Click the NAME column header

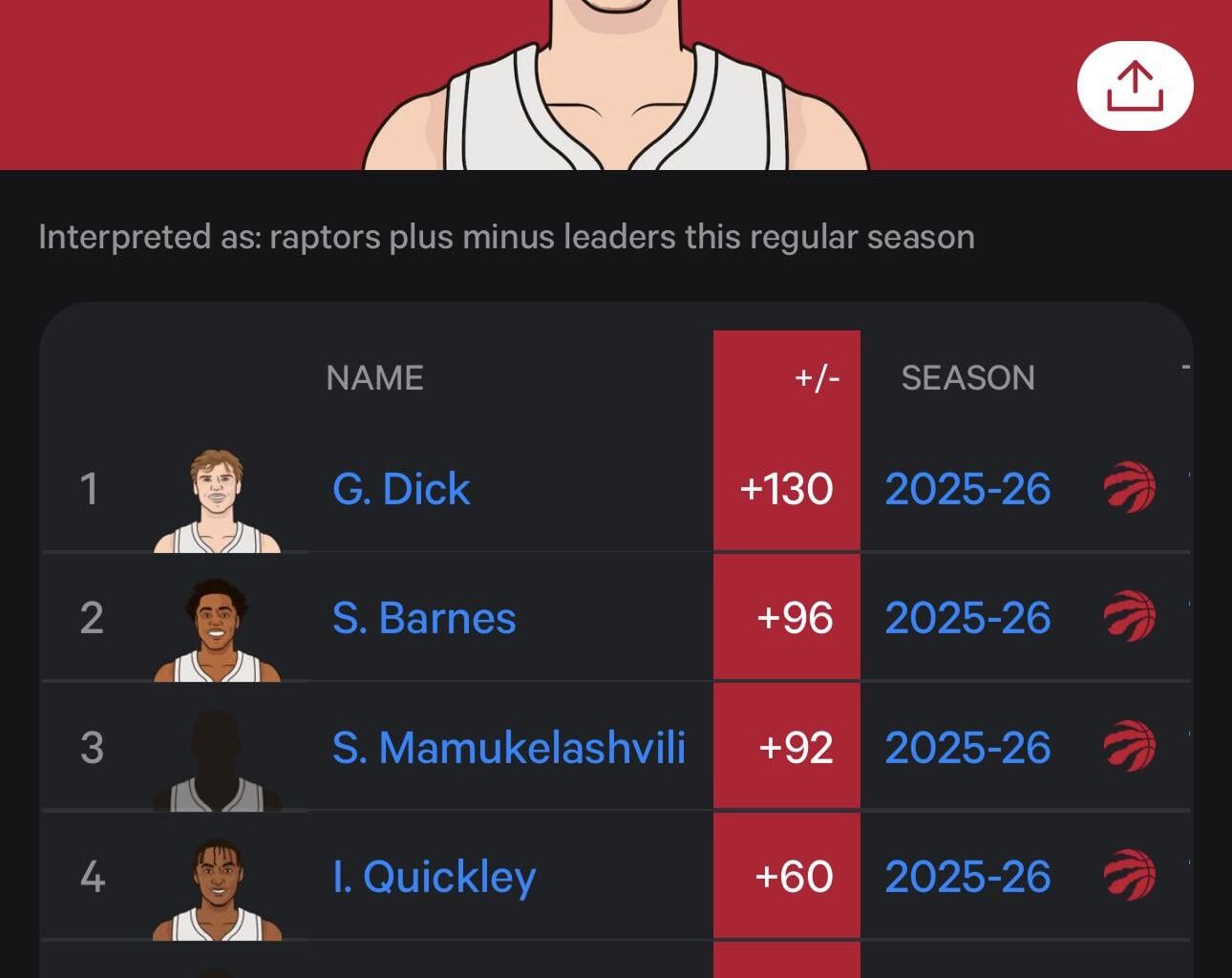(374, 378)
